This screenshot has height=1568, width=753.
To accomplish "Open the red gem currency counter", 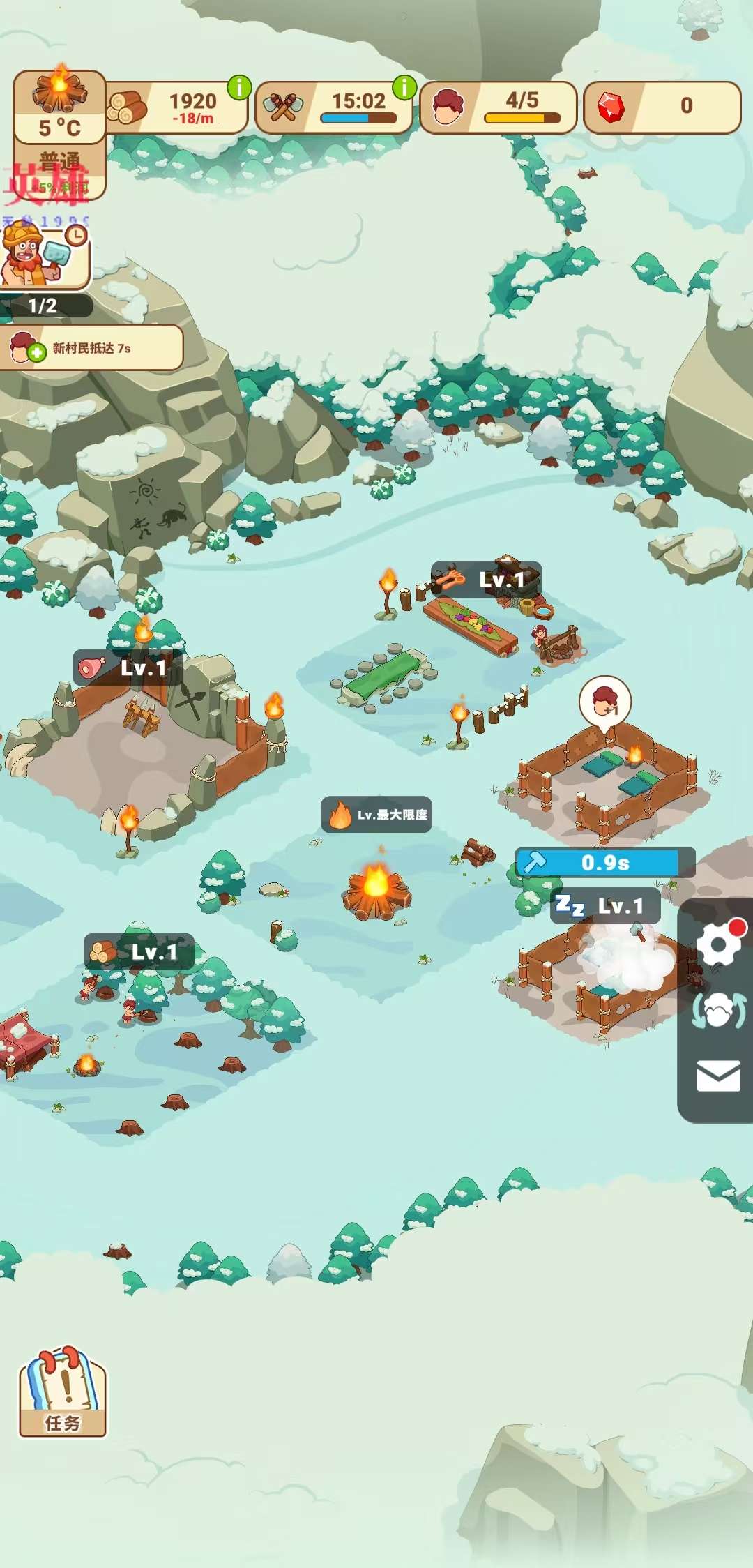I will [x=661, y=107].
